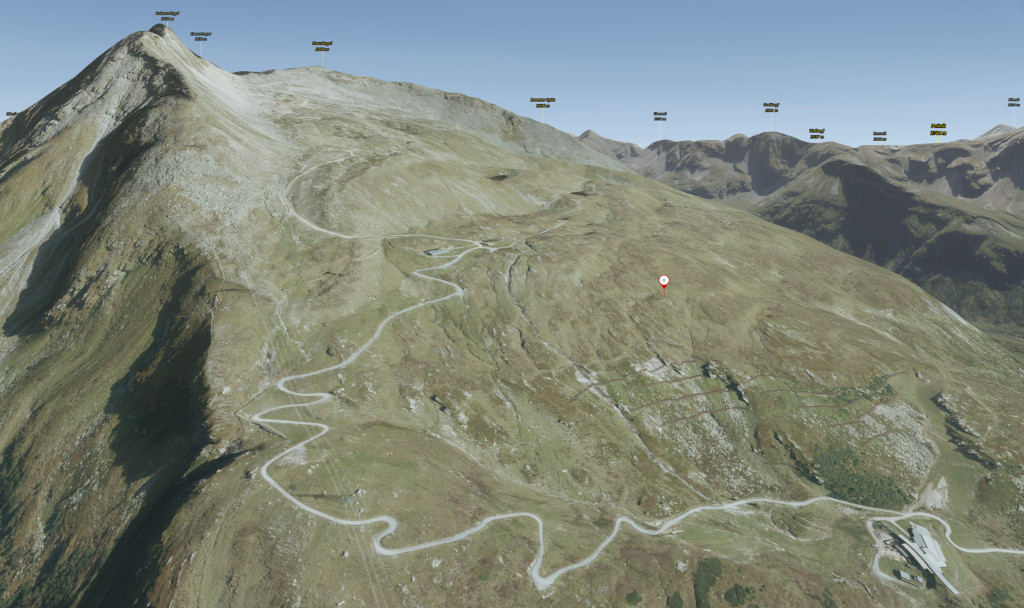Click the label marking the tallest rocky summit

pyautogui.click(x=166, y=15)
